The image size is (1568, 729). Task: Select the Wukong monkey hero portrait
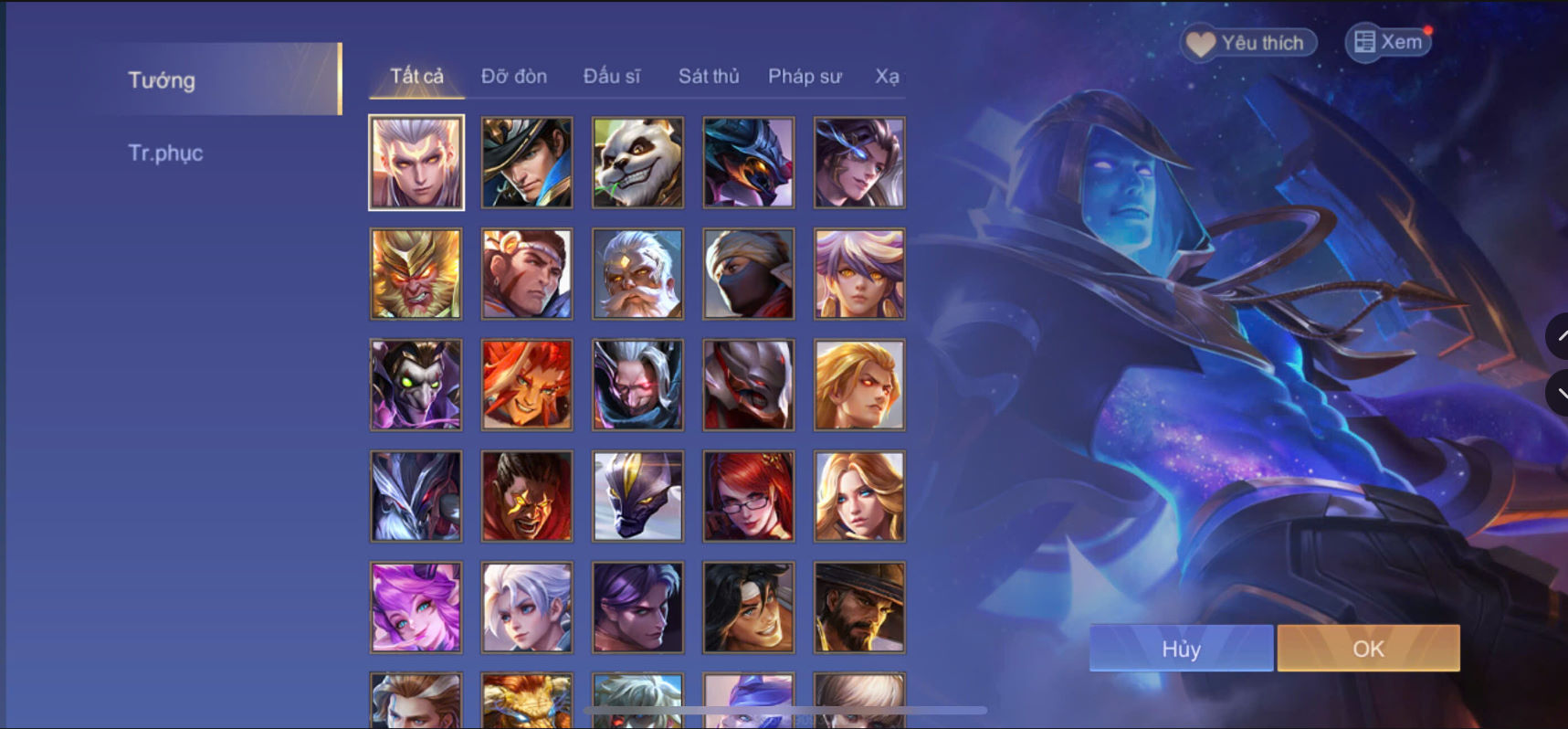point(416,273)
